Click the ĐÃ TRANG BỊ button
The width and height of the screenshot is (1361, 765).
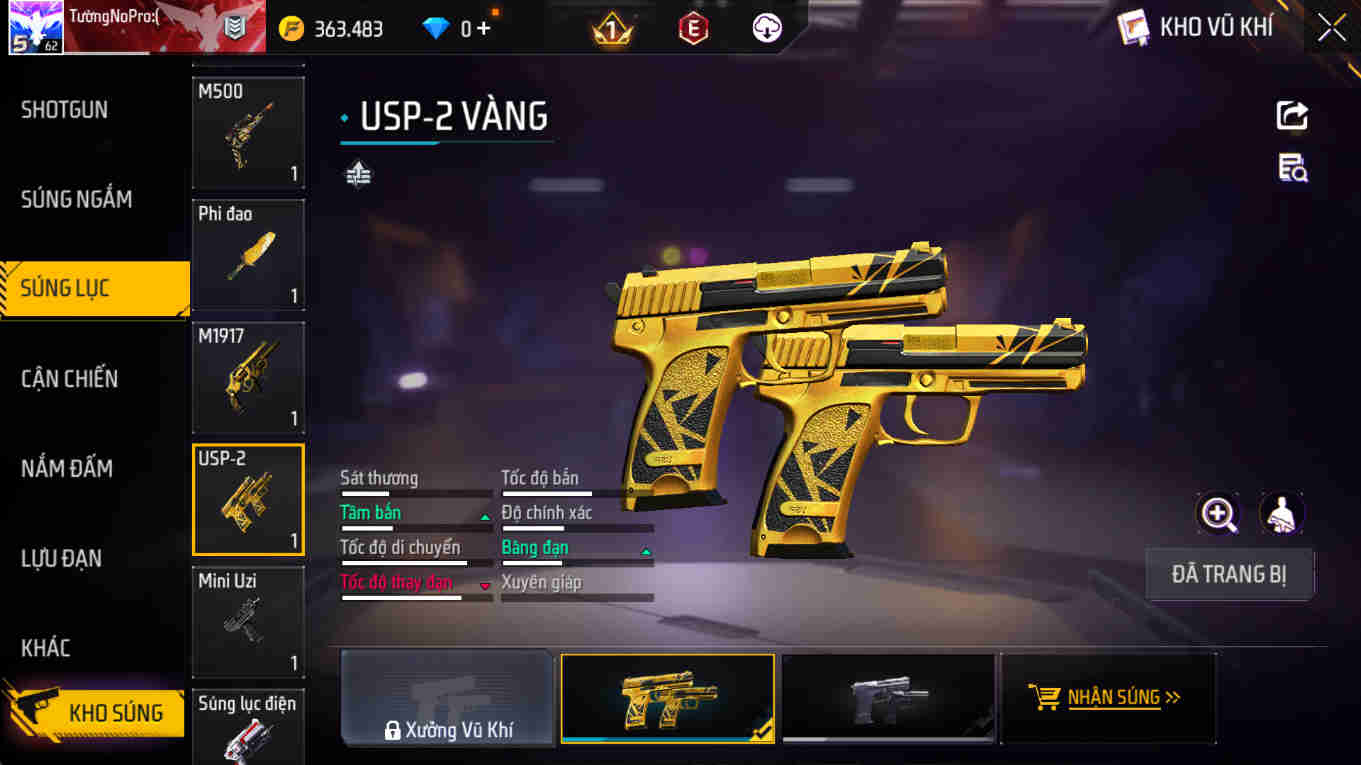tap(1229, 573)
